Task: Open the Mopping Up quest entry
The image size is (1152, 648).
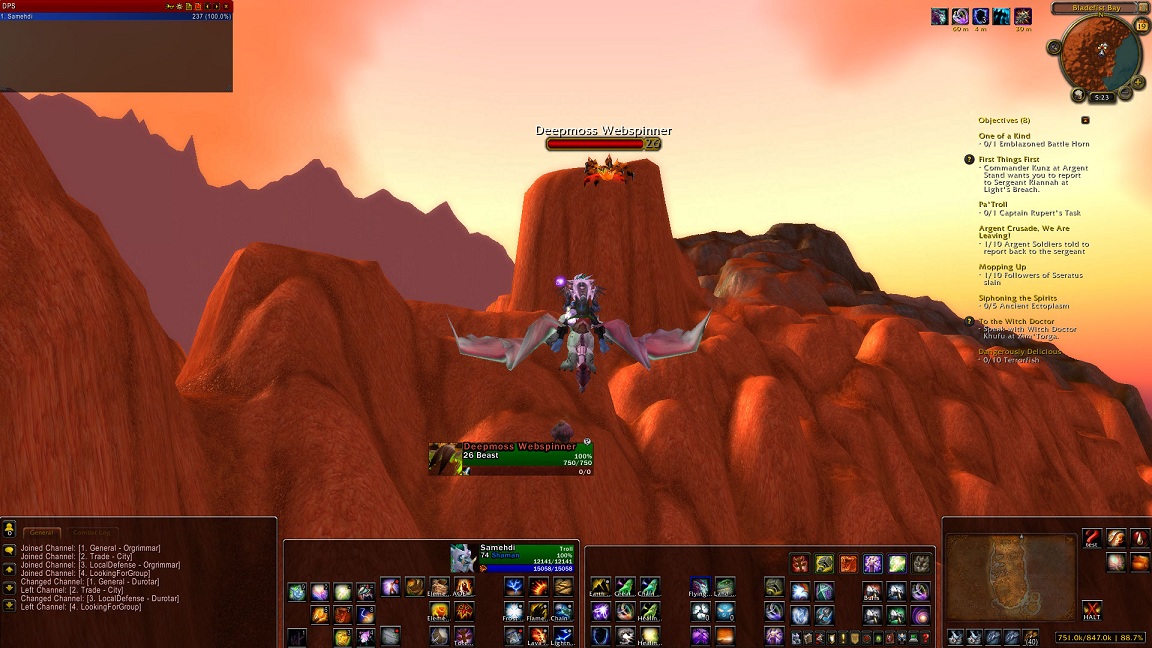Action: pos(1002,267)
